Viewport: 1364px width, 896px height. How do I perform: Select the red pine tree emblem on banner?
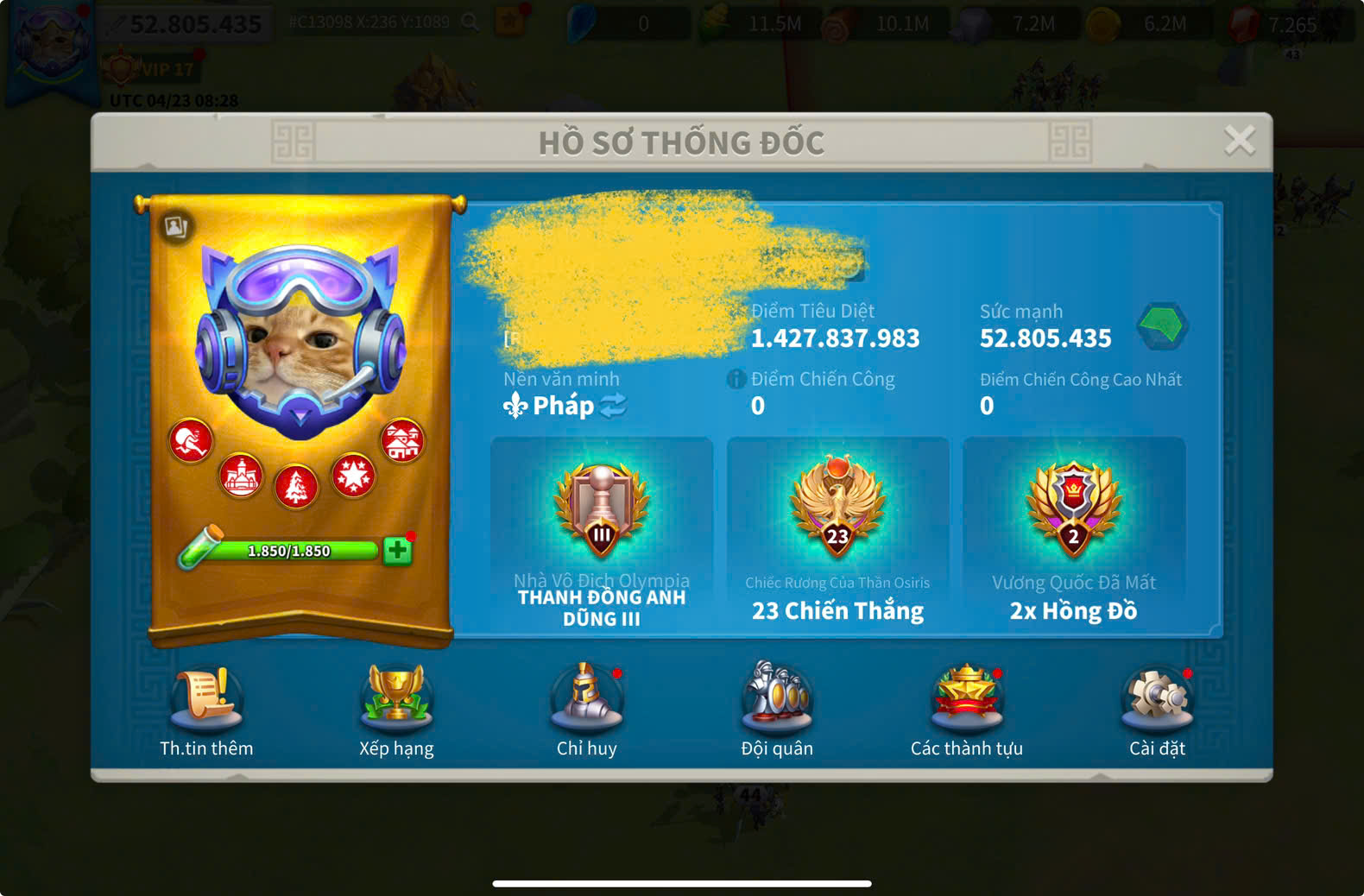coord(296,487)
